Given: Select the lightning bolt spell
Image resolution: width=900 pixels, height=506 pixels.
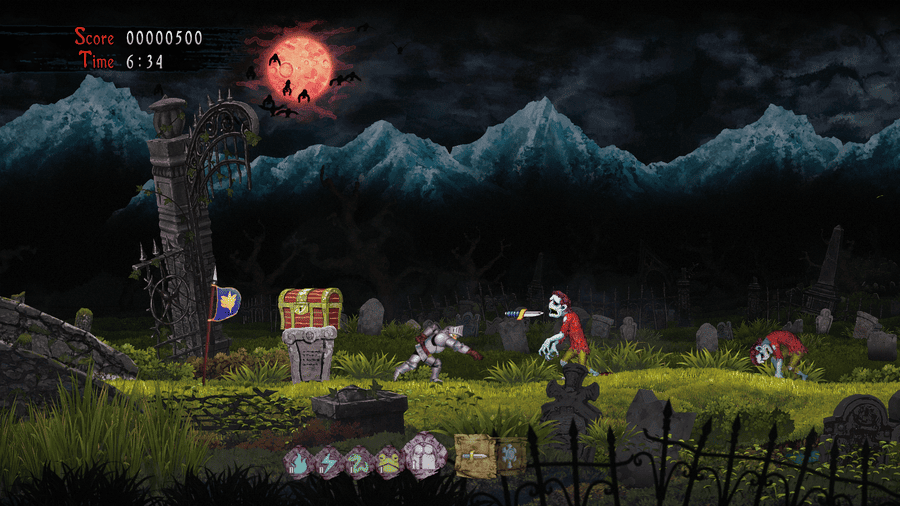Looking at the screenshot, I should (327, 460).
